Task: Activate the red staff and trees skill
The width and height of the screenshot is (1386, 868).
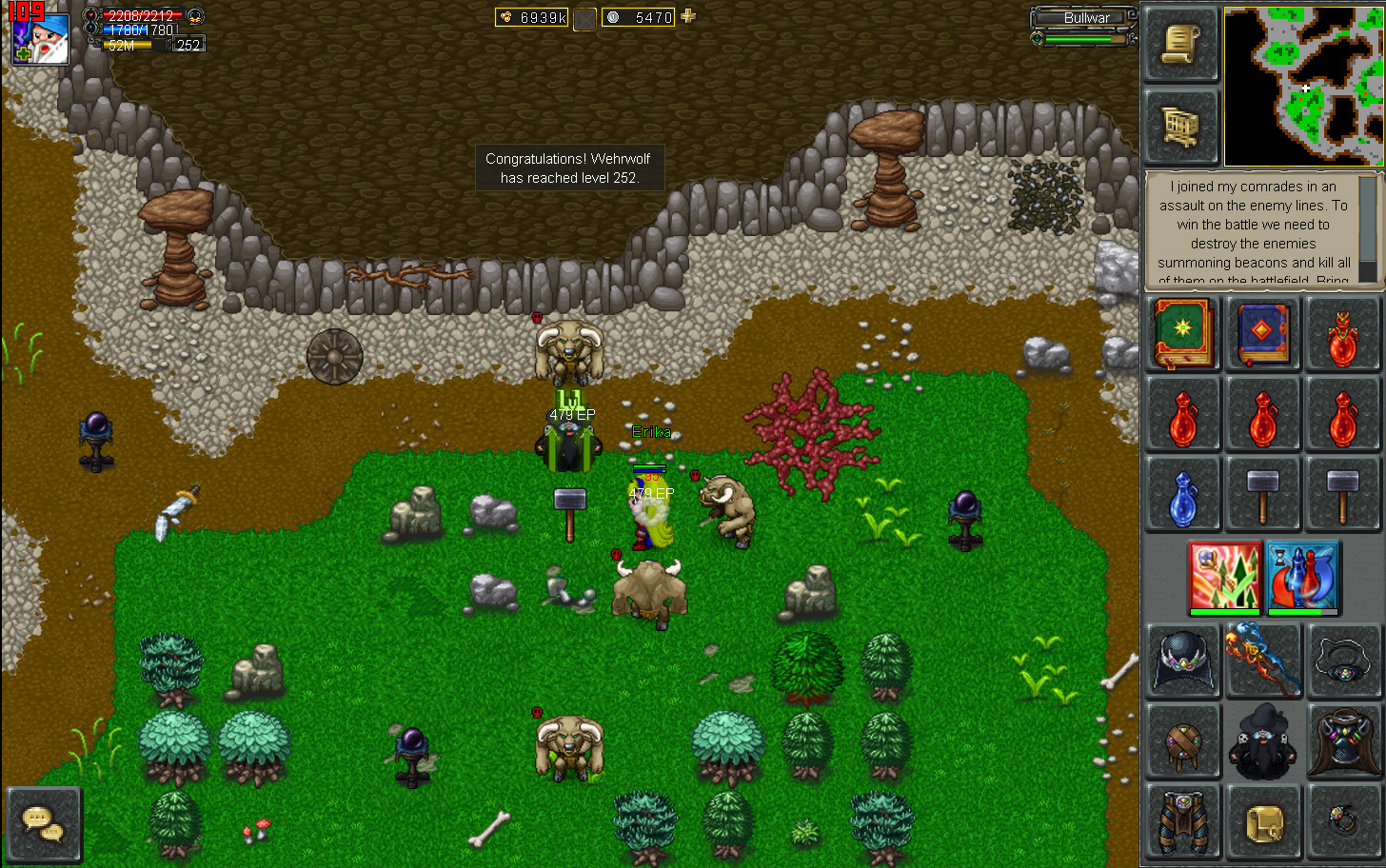Action: [x=1224, y=577]
